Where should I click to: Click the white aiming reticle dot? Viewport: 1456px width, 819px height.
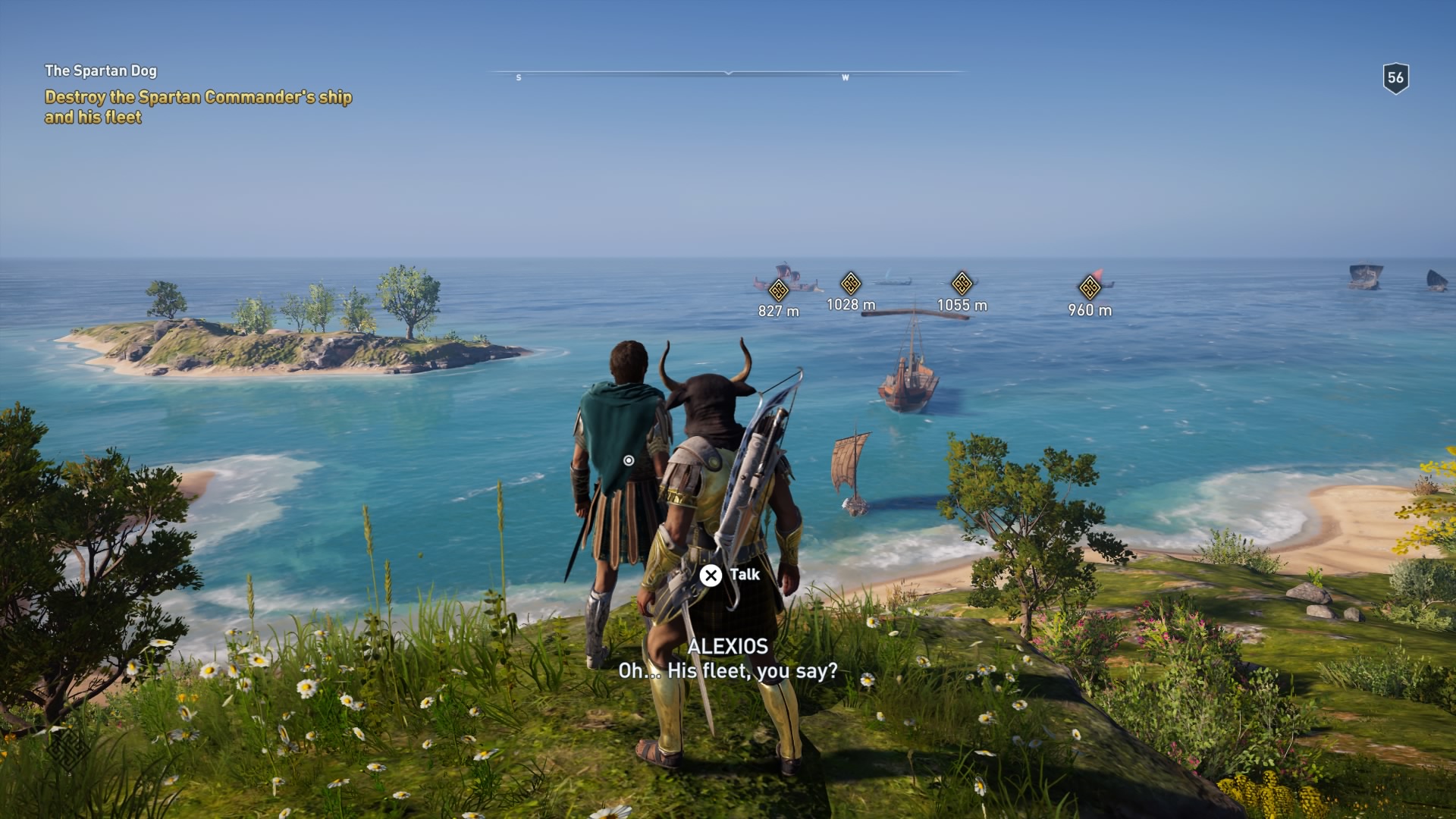[629, 460]
